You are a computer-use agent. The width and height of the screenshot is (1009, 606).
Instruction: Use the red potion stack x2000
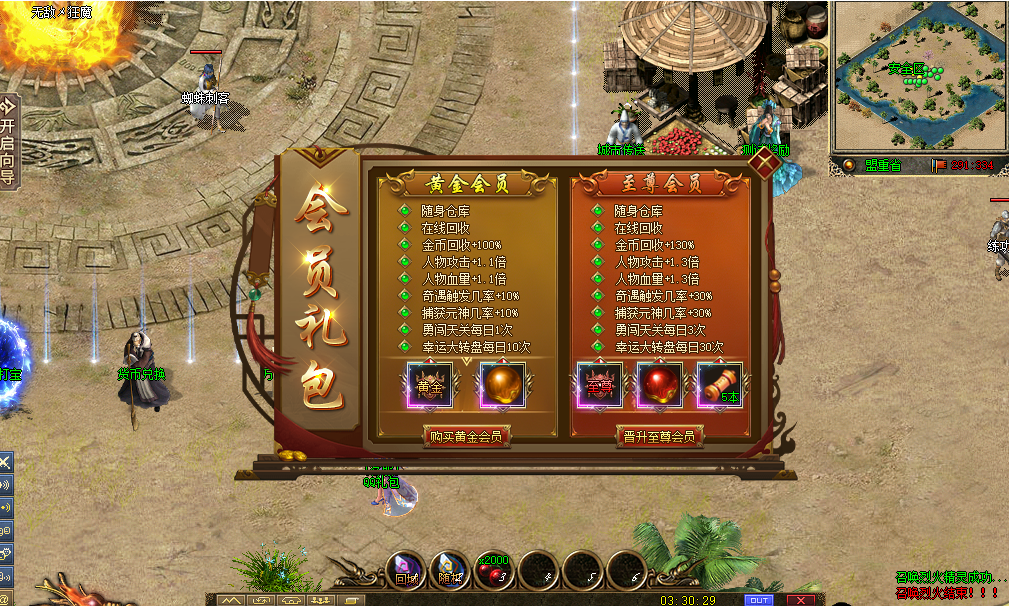point(495,571)
